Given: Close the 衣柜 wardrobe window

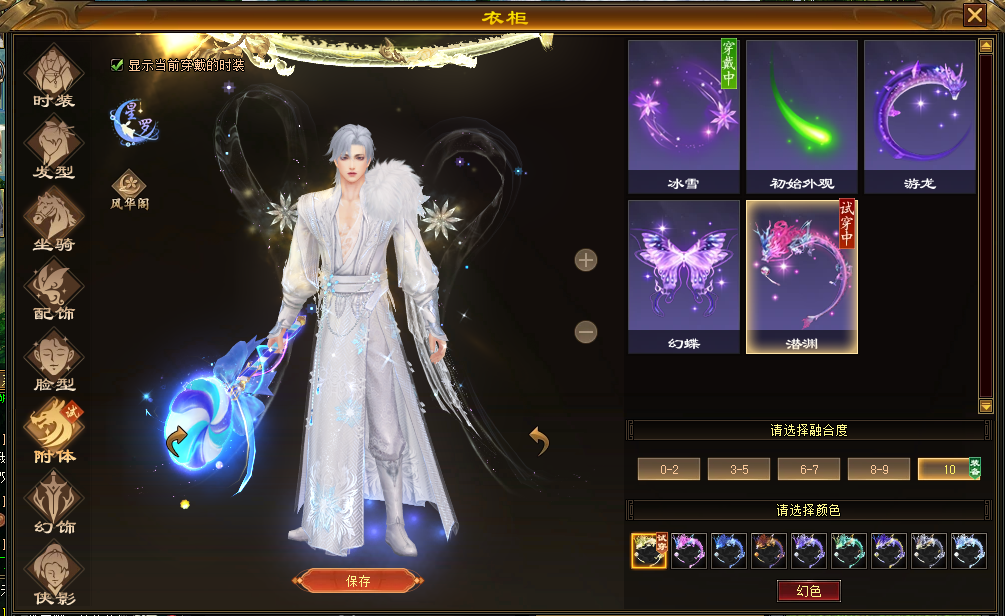Looking at the screenshot, I should click(974, 15).
